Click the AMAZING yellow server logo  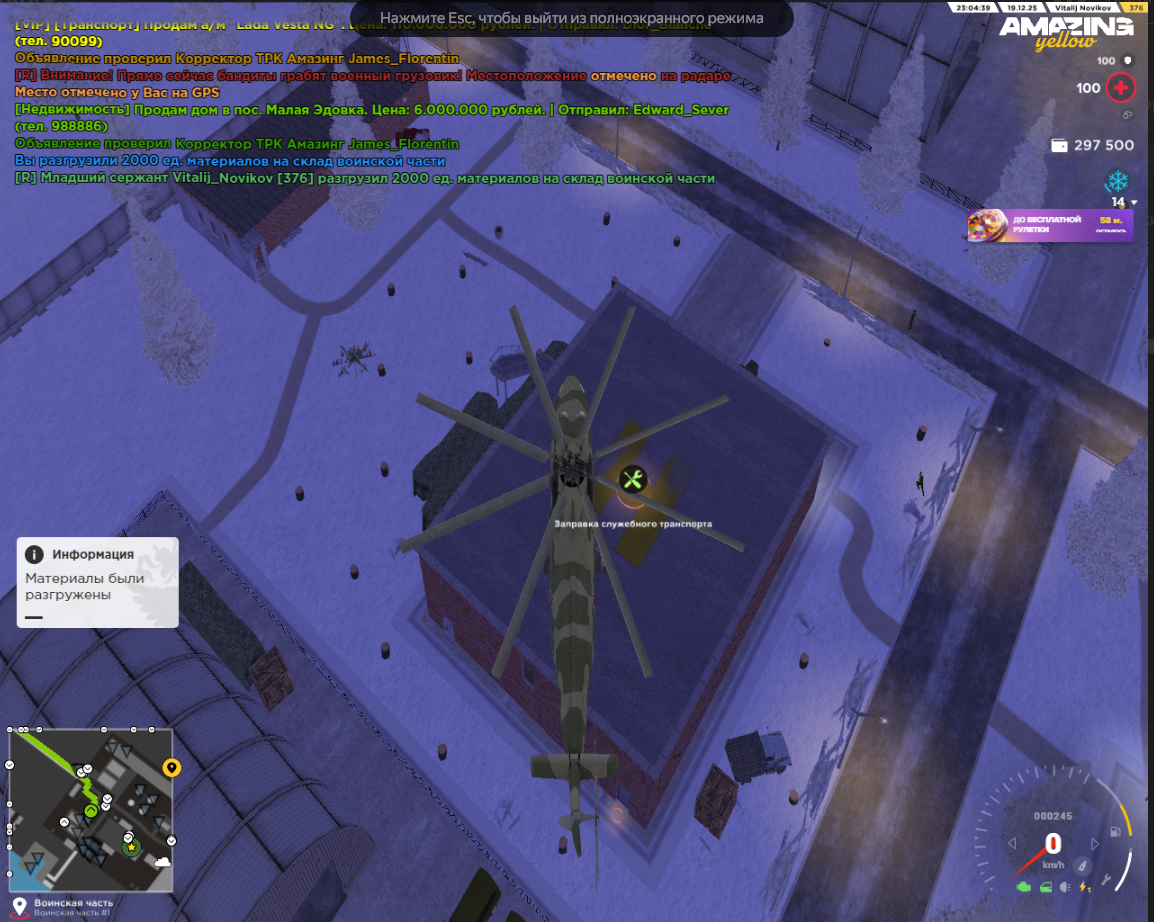tap(1064, 32)
